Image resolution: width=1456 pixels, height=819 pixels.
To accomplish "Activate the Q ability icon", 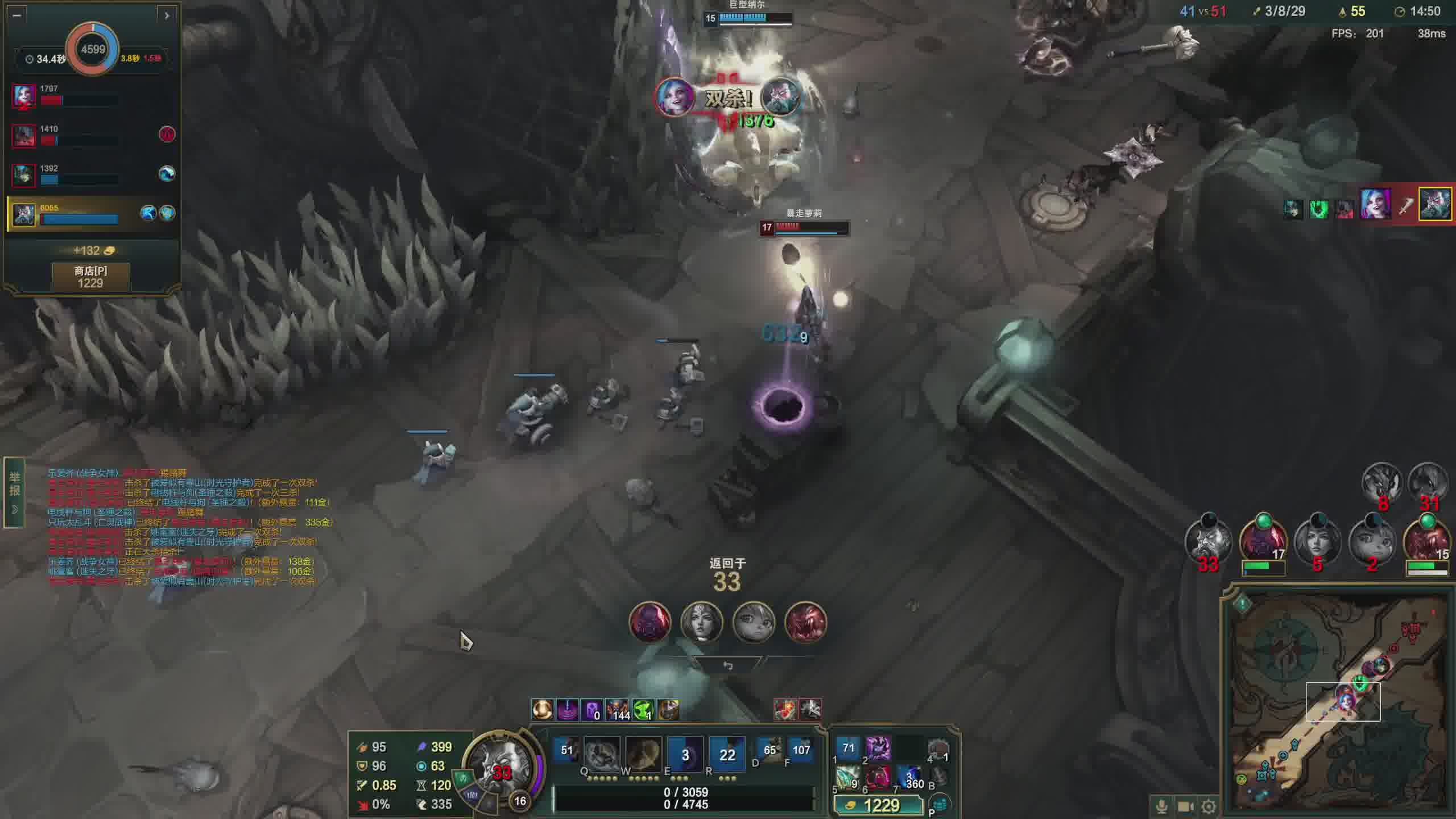I will [601, 754].
